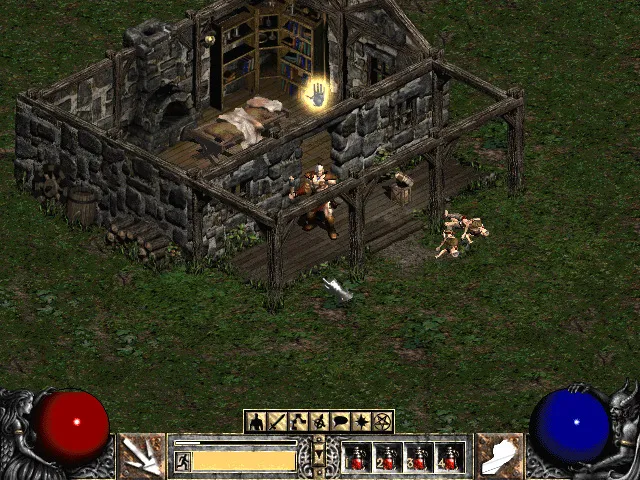
Task: Open the game menu pentagram button
Action: [383, 422]
